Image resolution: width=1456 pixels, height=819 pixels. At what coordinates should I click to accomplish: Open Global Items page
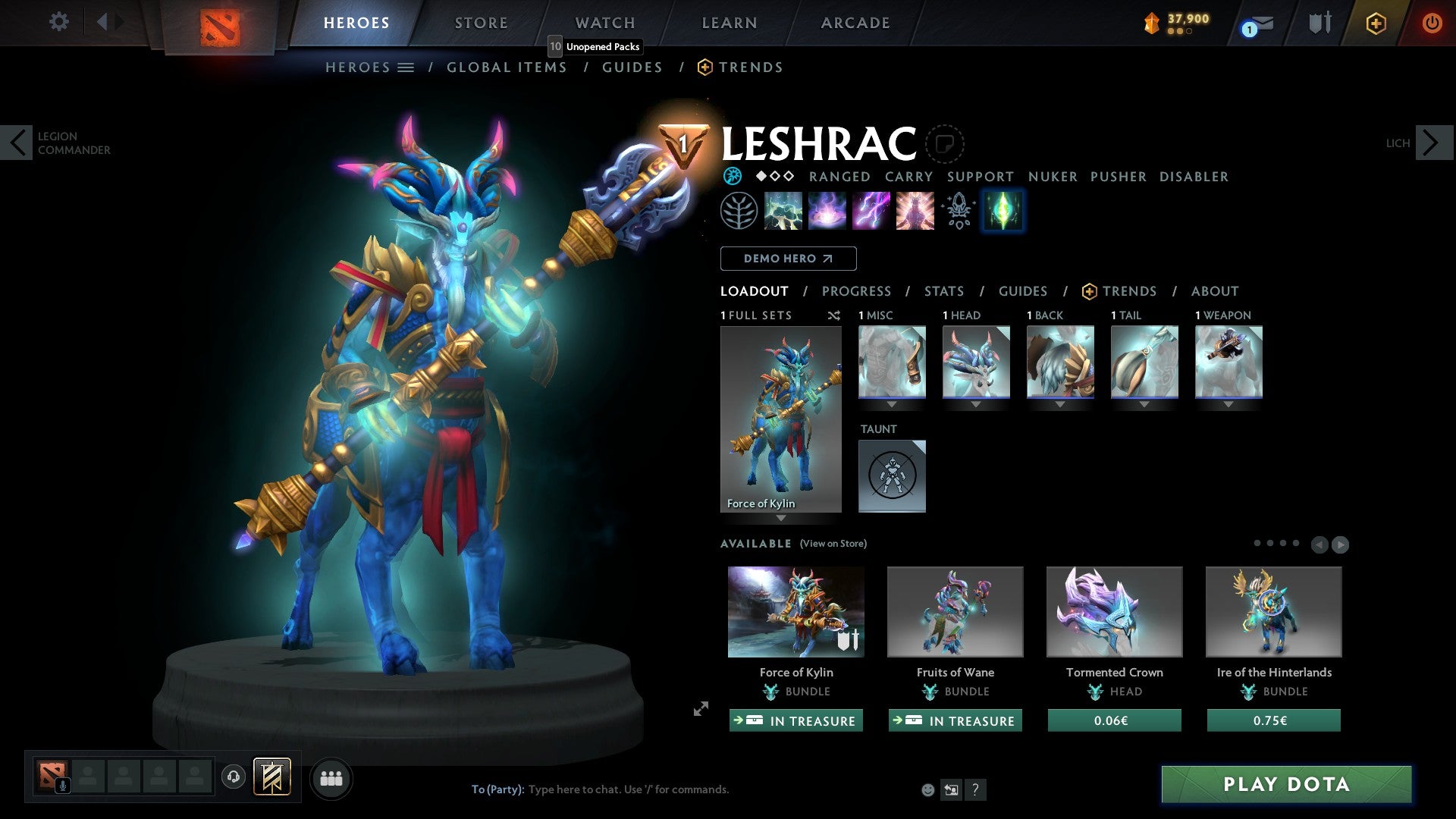(507, 67)
